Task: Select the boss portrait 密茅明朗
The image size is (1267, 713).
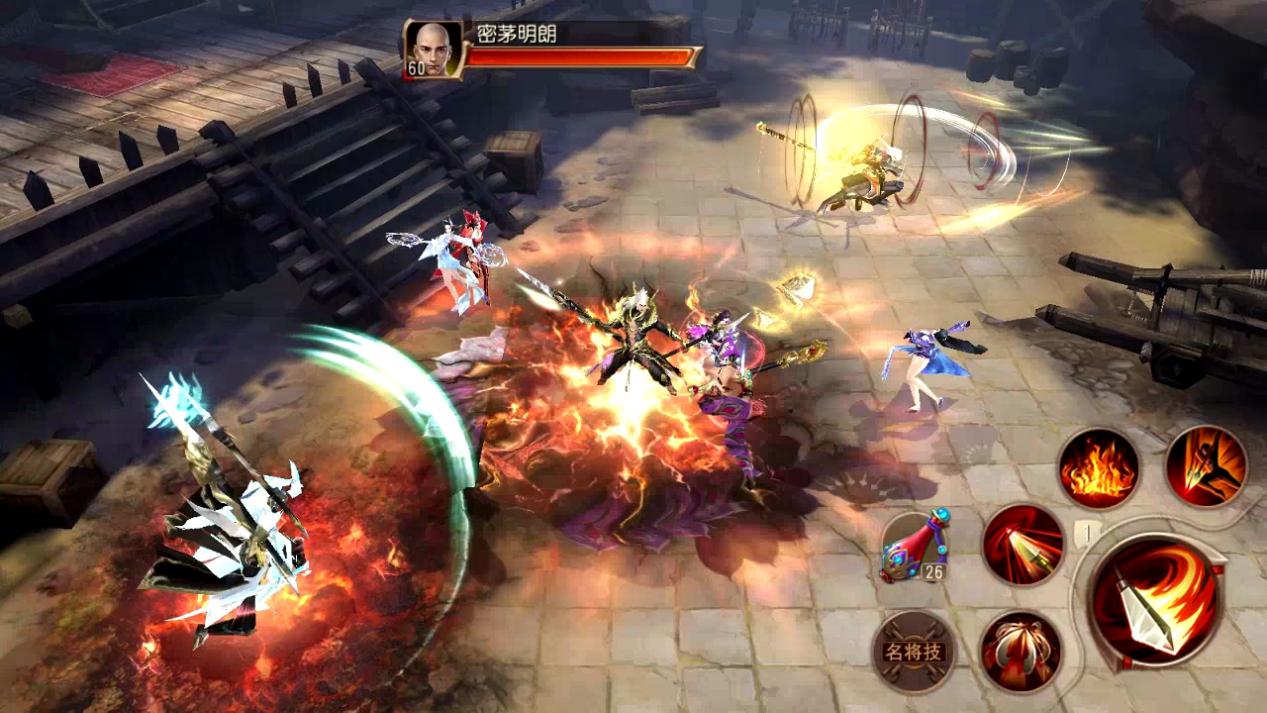Action: [433, 47]
